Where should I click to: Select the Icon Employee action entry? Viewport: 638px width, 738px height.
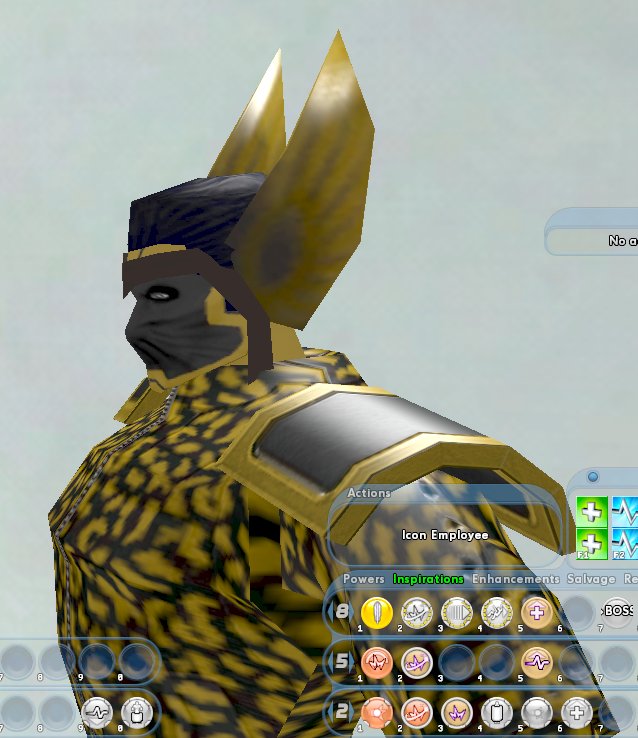pos(445,535)
